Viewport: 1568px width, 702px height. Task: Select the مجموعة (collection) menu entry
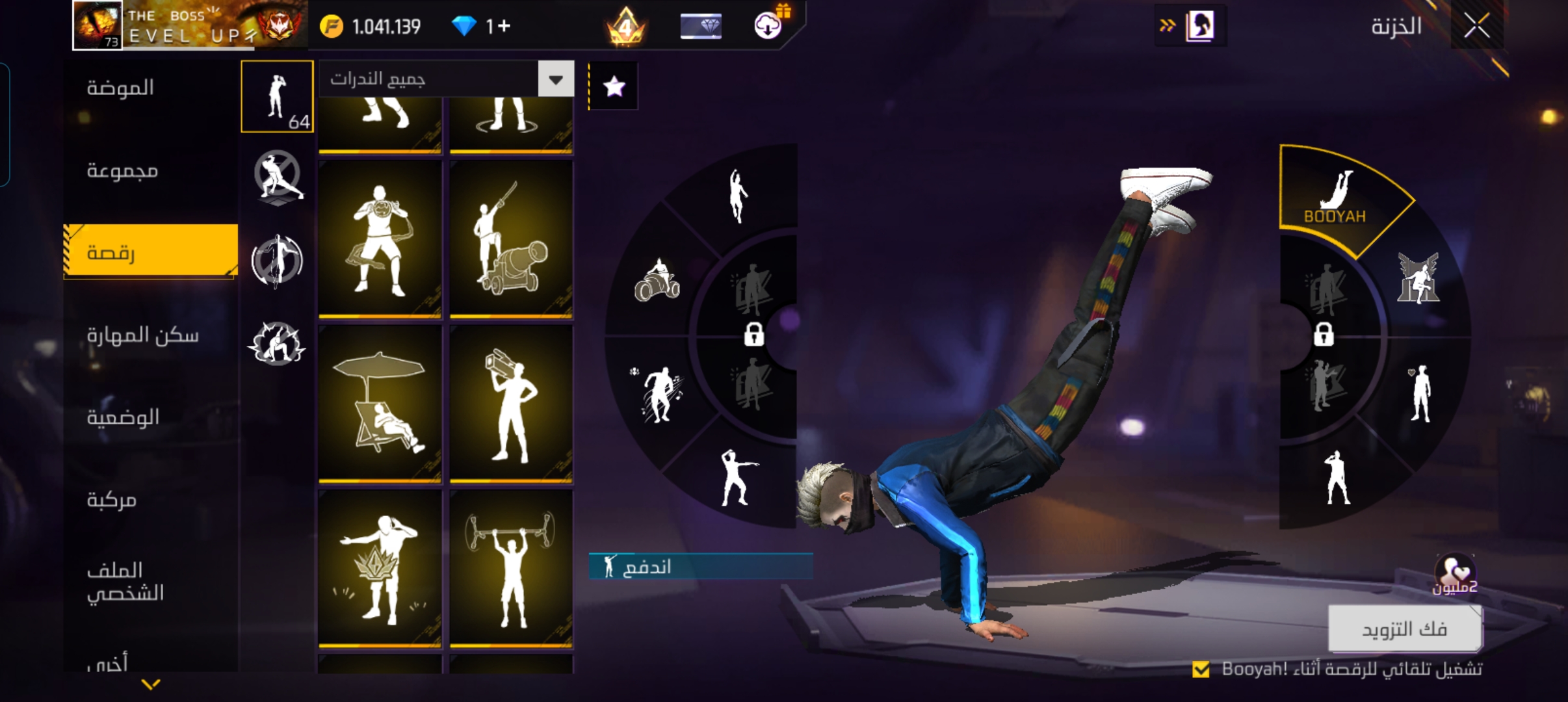coord(122,170)
